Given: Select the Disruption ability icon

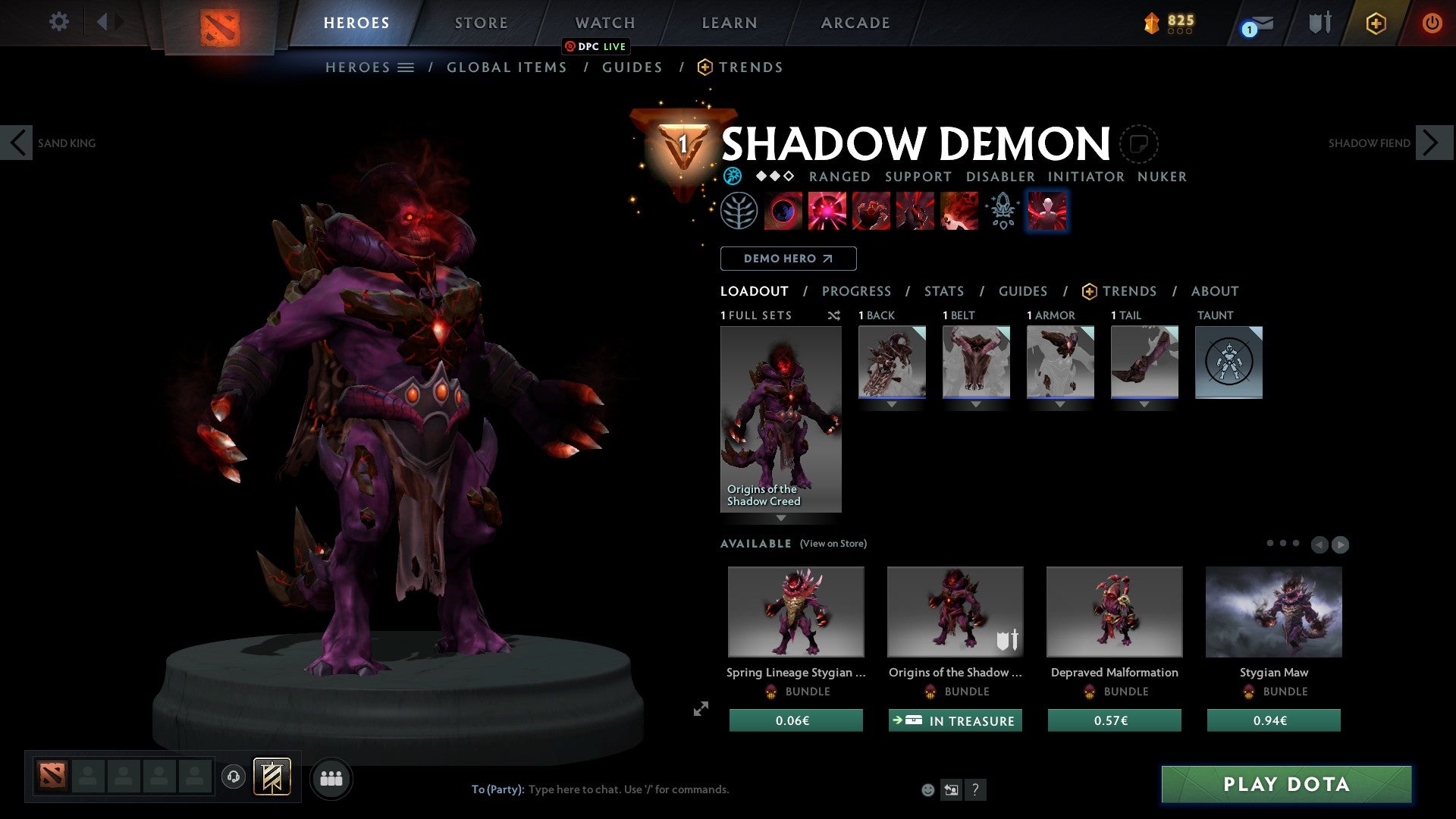Looking at the screenshot, I should tap(783, 212).
